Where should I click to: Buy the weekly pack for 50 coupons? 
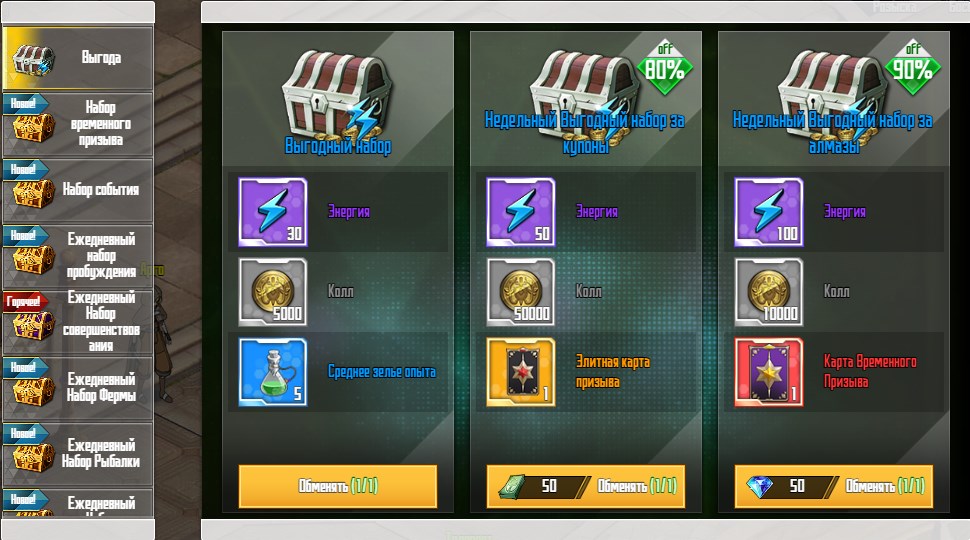click(586, 486)
